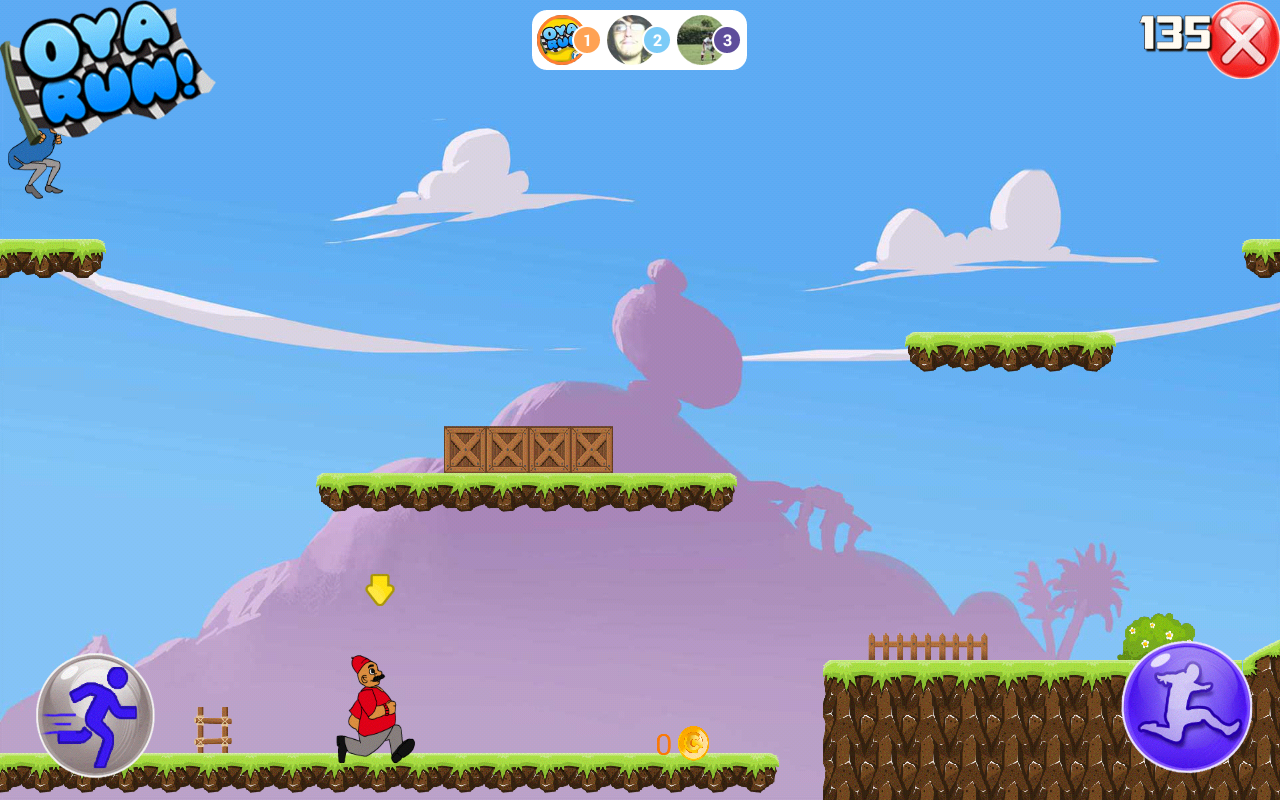Select the rank 1 Oya Run avatar

[561, 40]
